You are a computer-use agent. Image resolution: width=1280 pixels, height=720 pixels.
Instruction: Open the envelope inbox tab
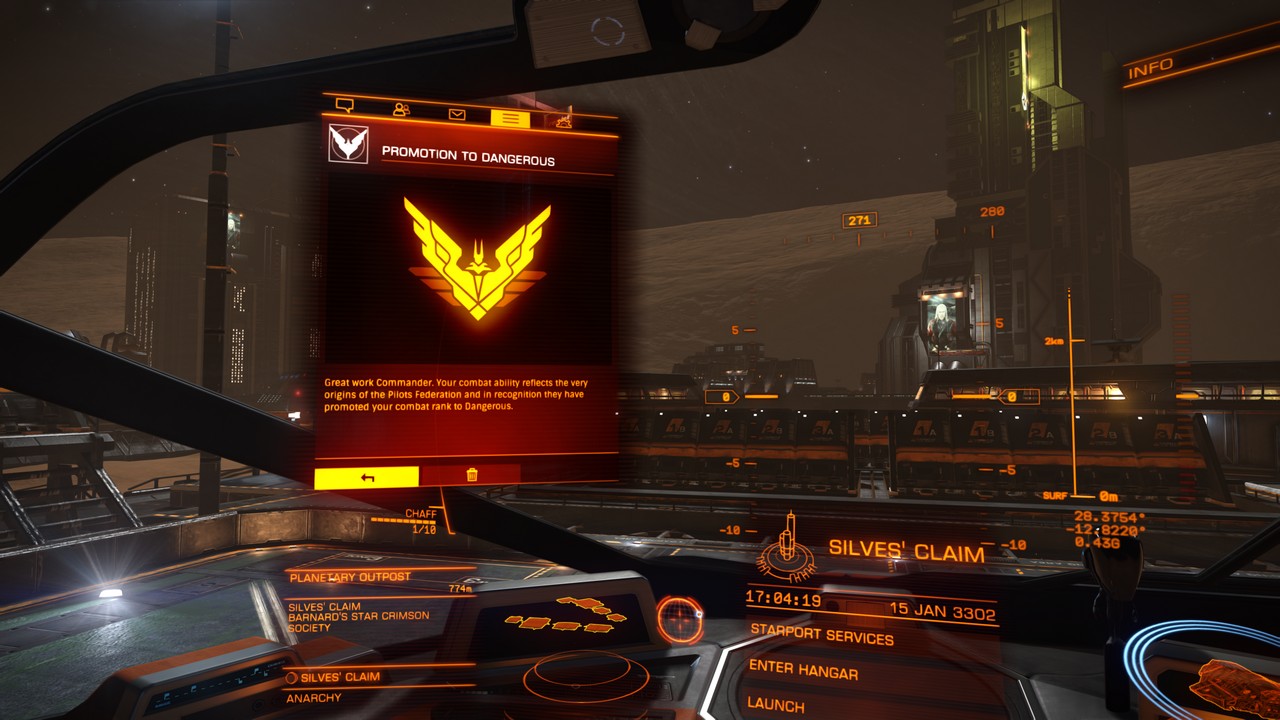457,114
